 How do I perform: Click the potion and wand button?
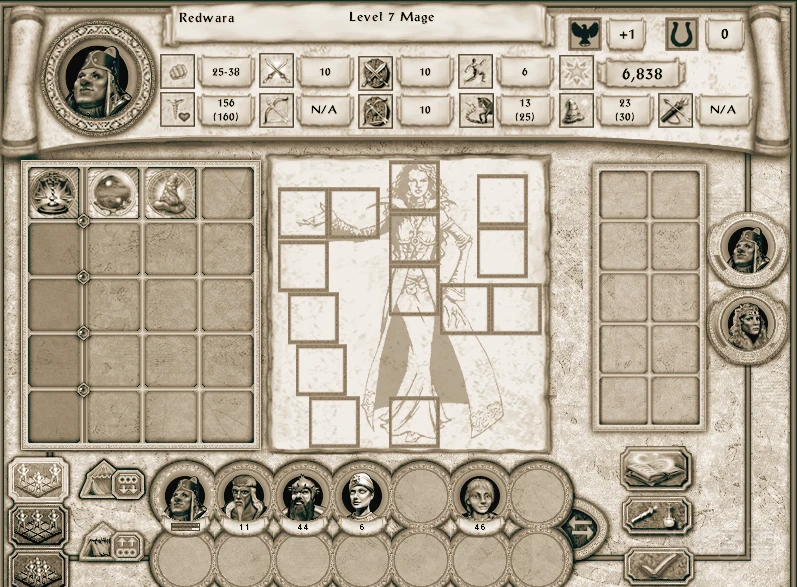click(x=656, y=517)
